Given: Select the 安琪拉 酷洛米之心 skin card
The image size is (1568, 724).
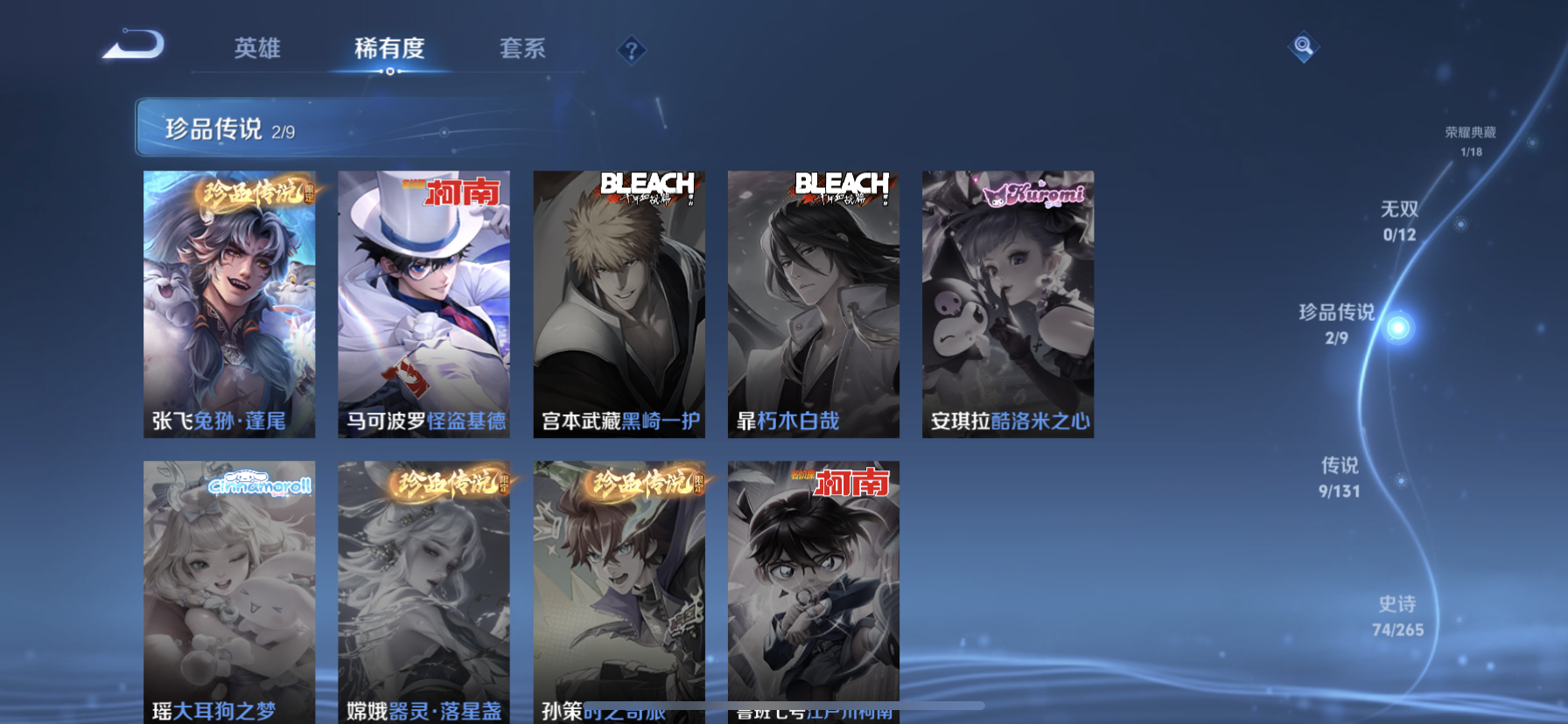Looking at the screenshot, I should (x=1007, y=303).
